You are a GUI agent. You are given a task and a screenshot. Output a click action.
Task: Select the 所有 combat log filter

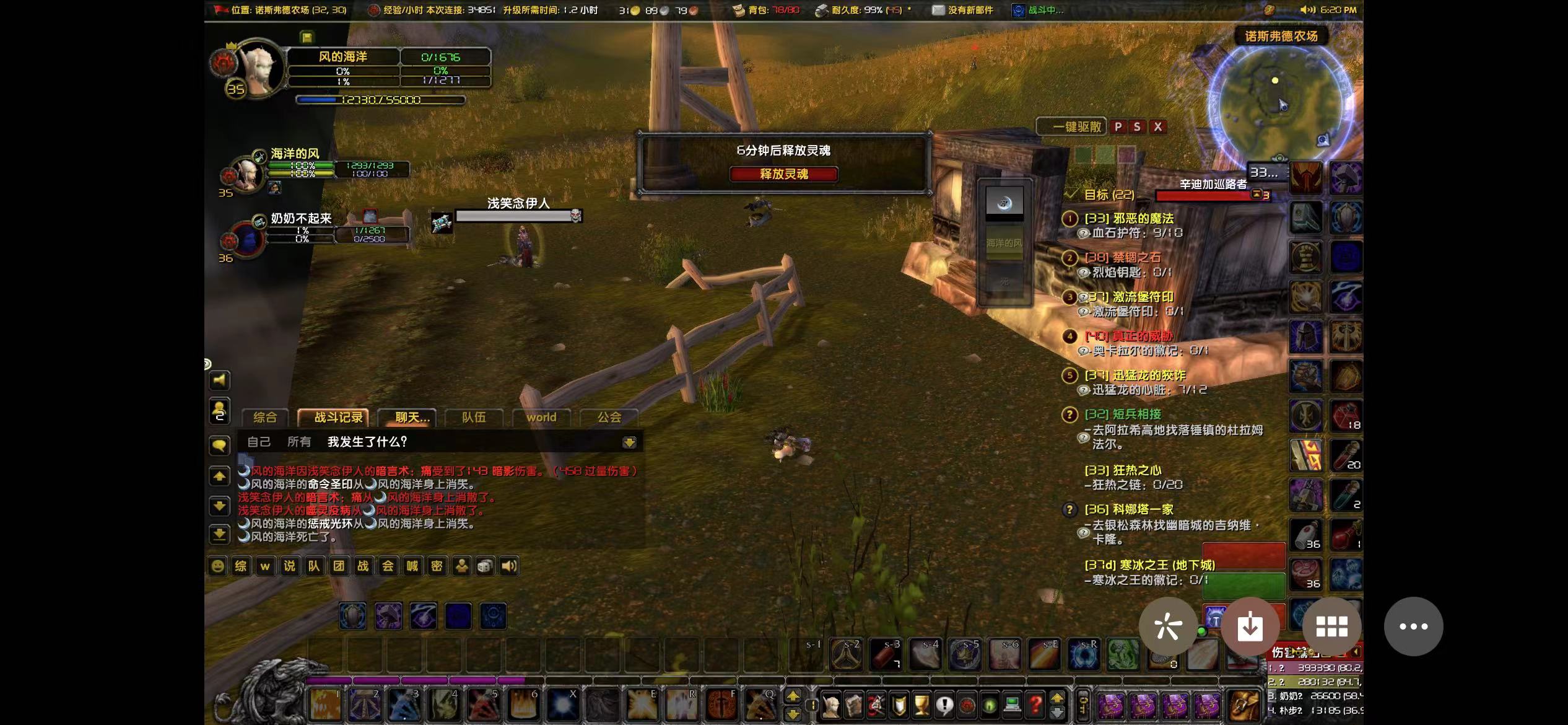pos(299,442)
